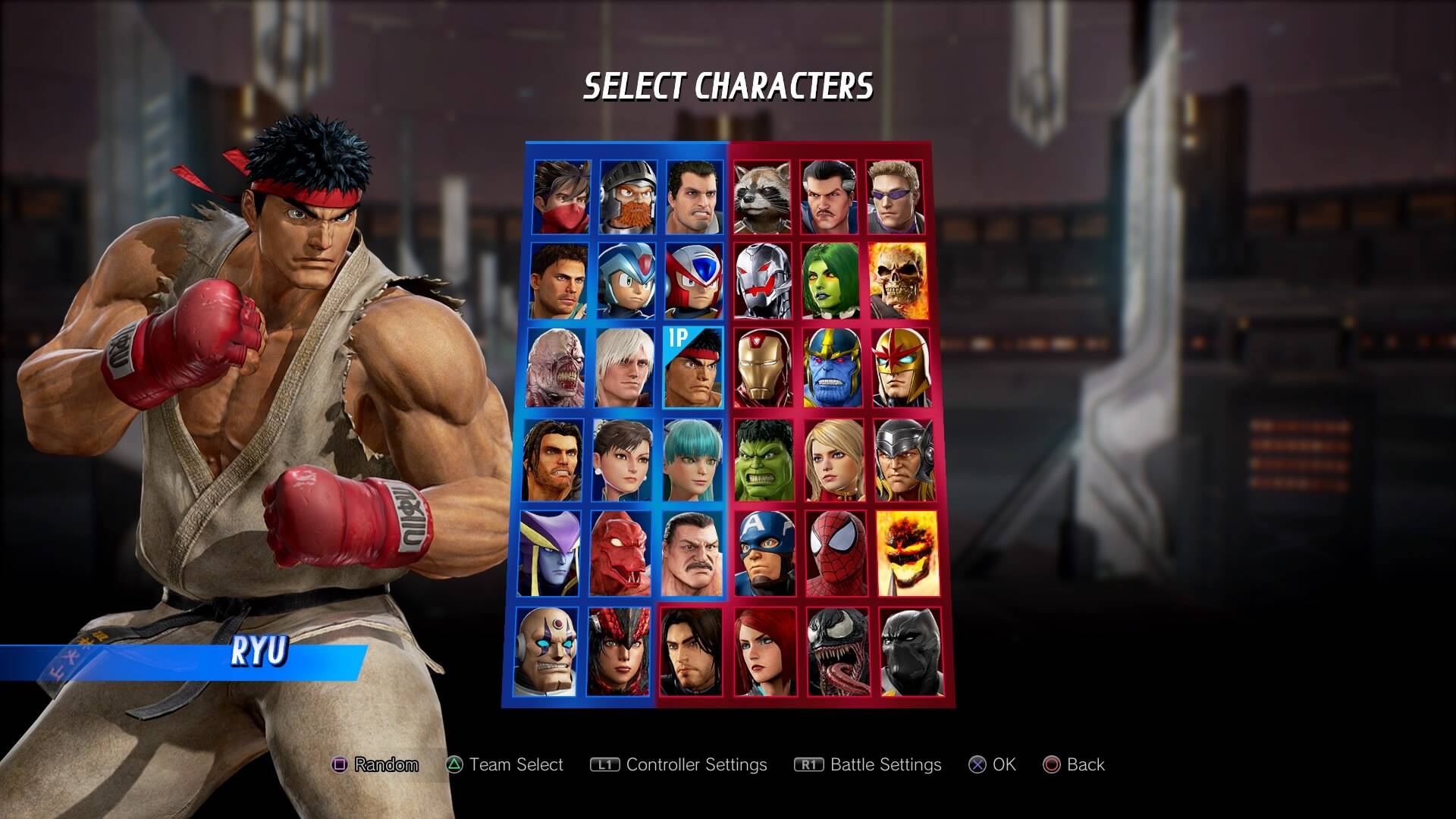
Task: Select Arthur's armored knight portrait
Action: point(628,196)
